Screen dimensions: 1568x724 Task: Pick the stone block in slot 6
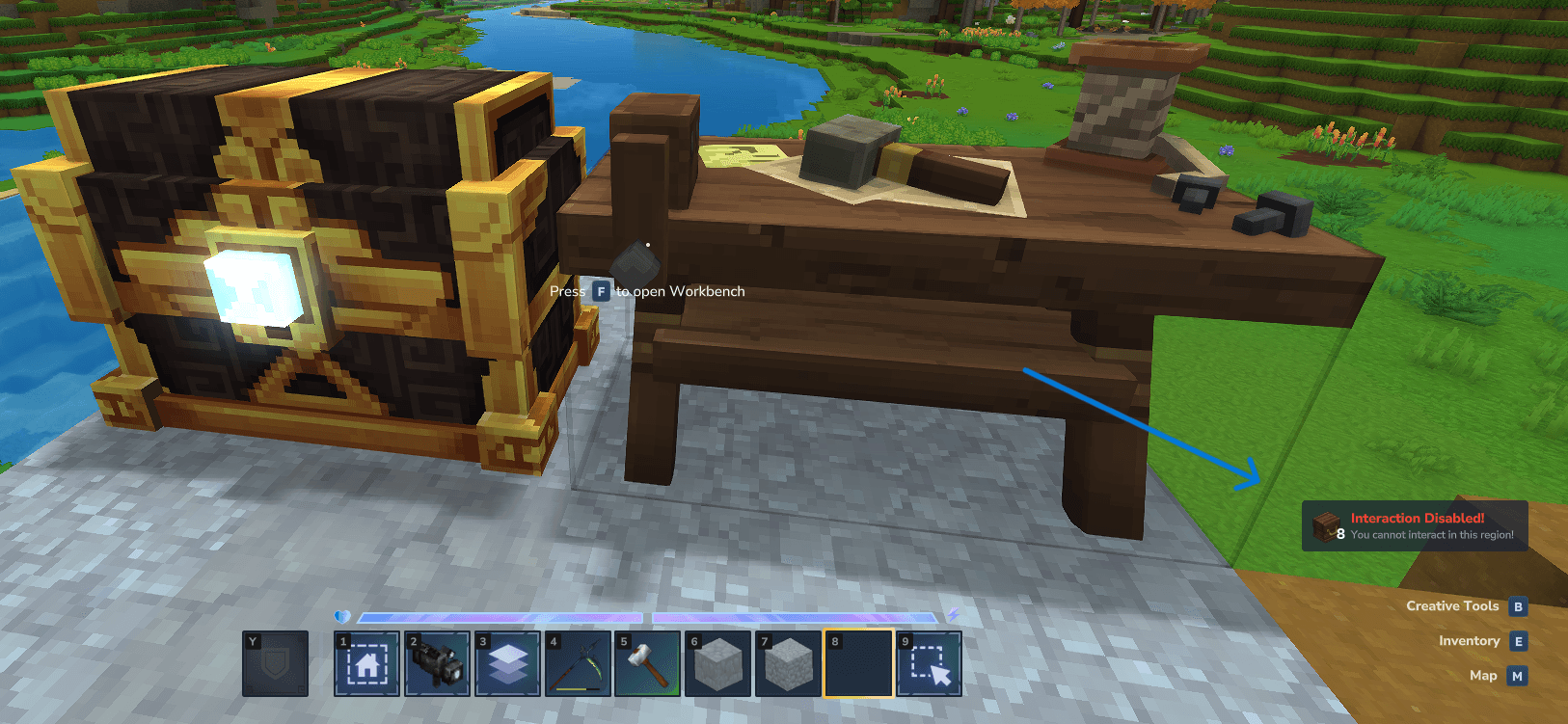point(718,663)
